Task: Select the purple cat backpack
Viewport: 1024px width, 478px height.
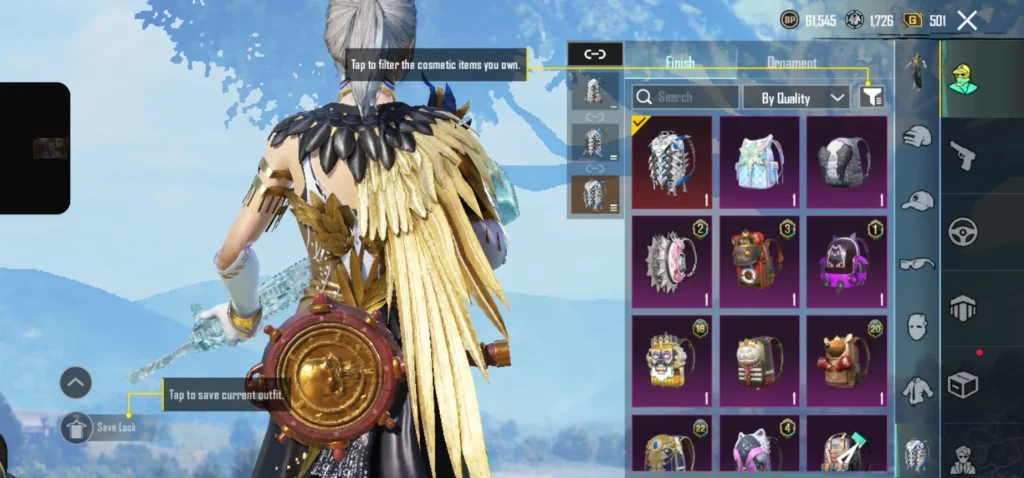Action: [847, 261]
